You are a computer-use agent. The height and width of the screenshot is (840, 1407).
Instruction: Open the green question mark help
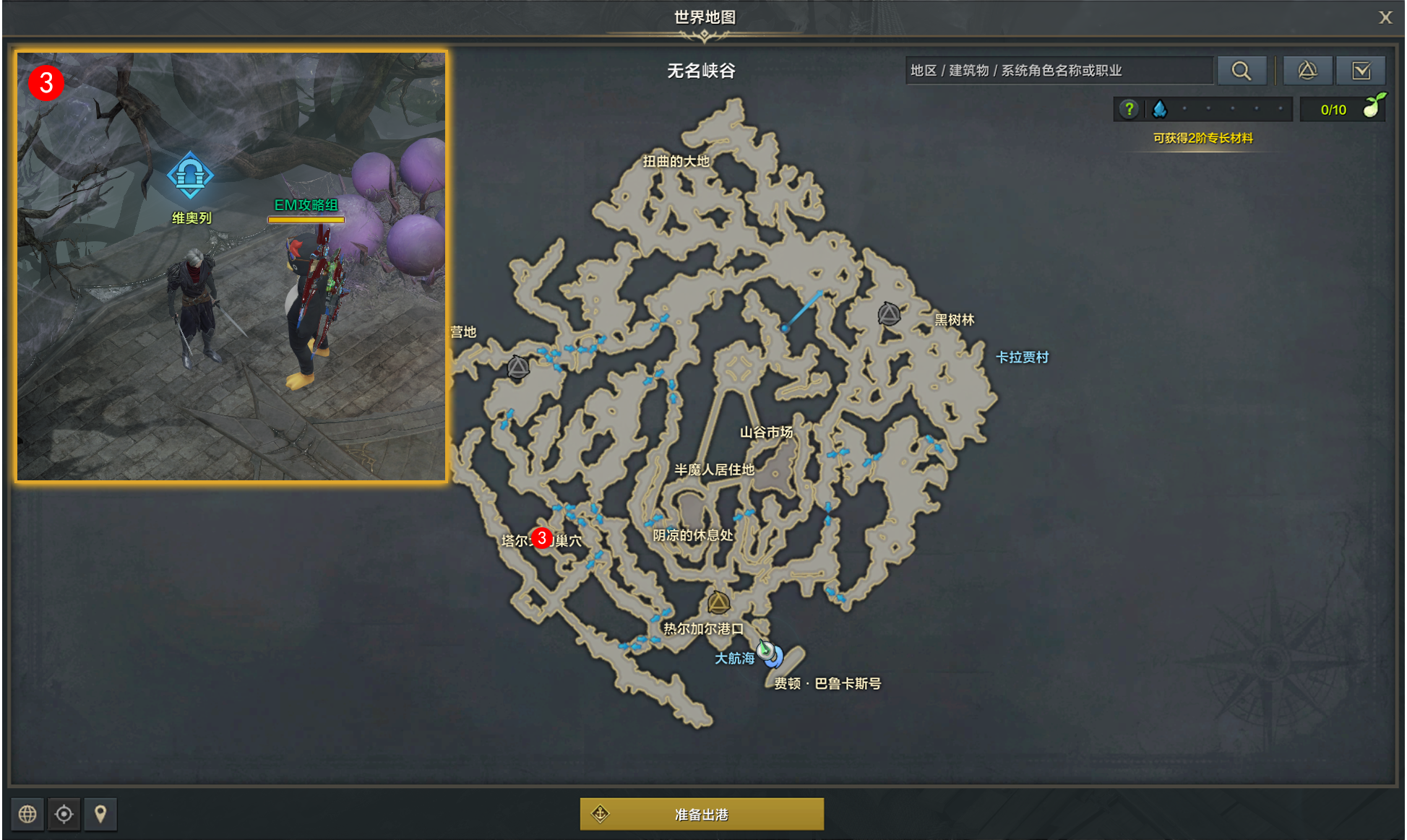(x=1128, y=109)
